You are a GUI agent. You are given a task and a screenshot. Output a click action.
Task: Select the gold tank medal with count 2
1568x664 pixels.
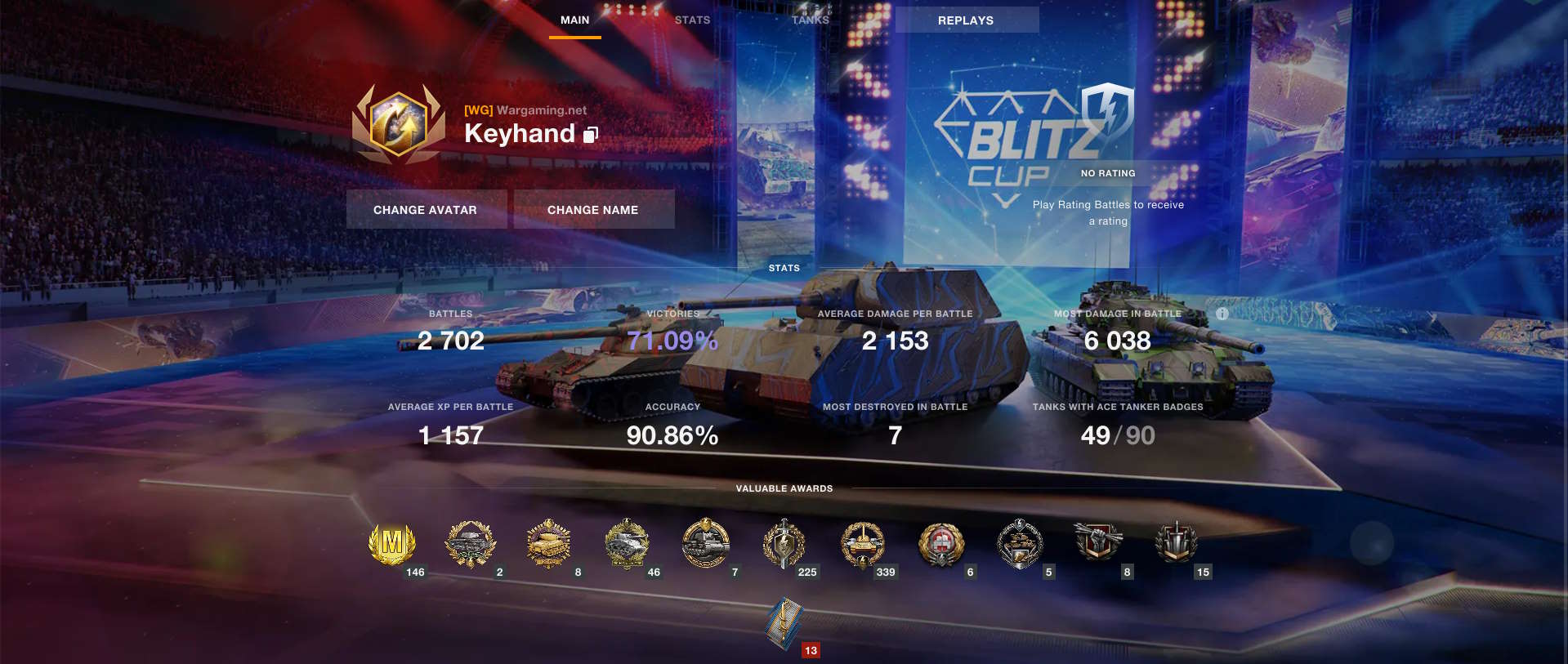point(471,543)
